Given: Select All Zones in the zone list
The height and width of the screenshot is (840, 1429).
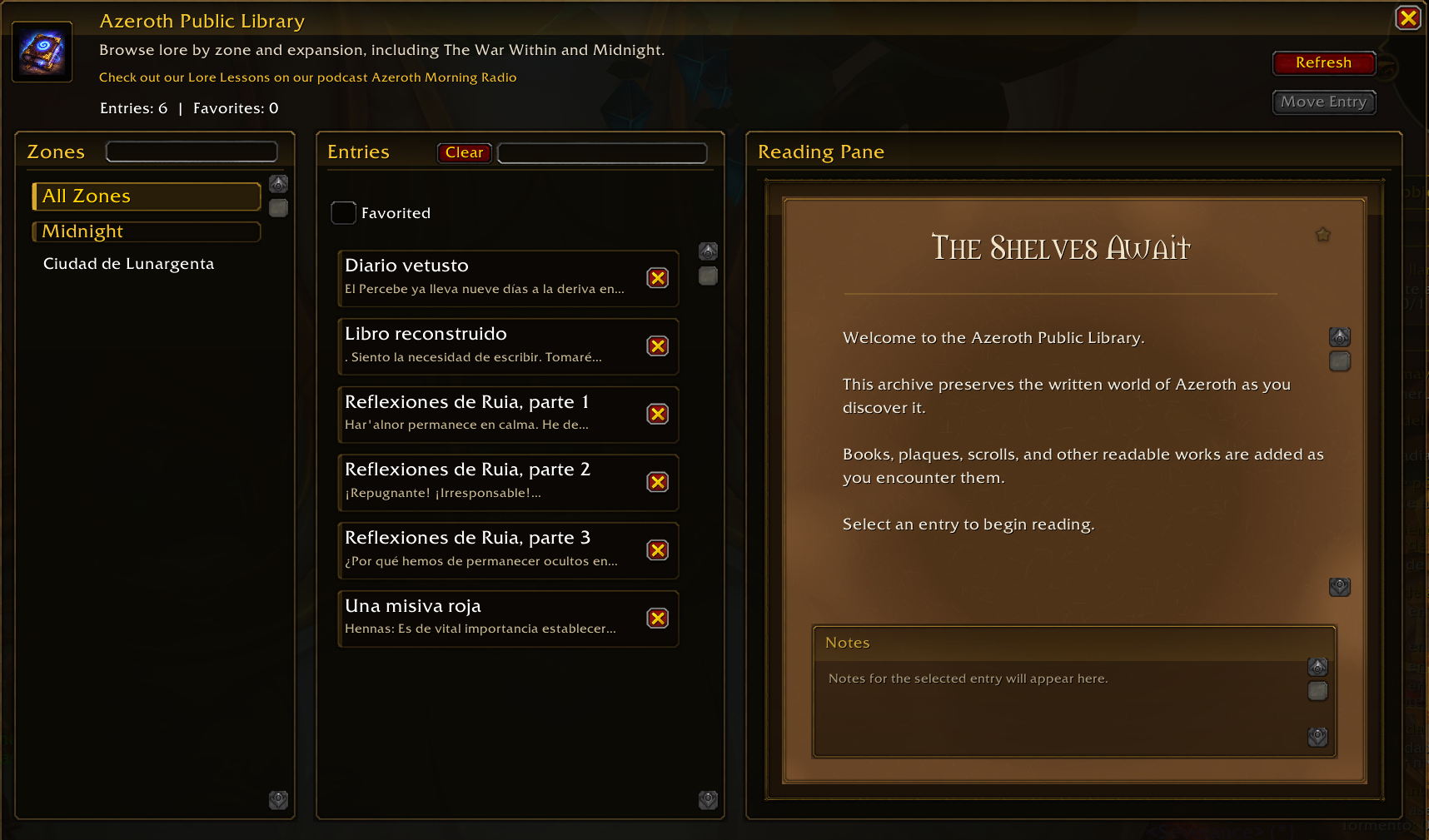Looking at the screenshot, I should (147, 196).
